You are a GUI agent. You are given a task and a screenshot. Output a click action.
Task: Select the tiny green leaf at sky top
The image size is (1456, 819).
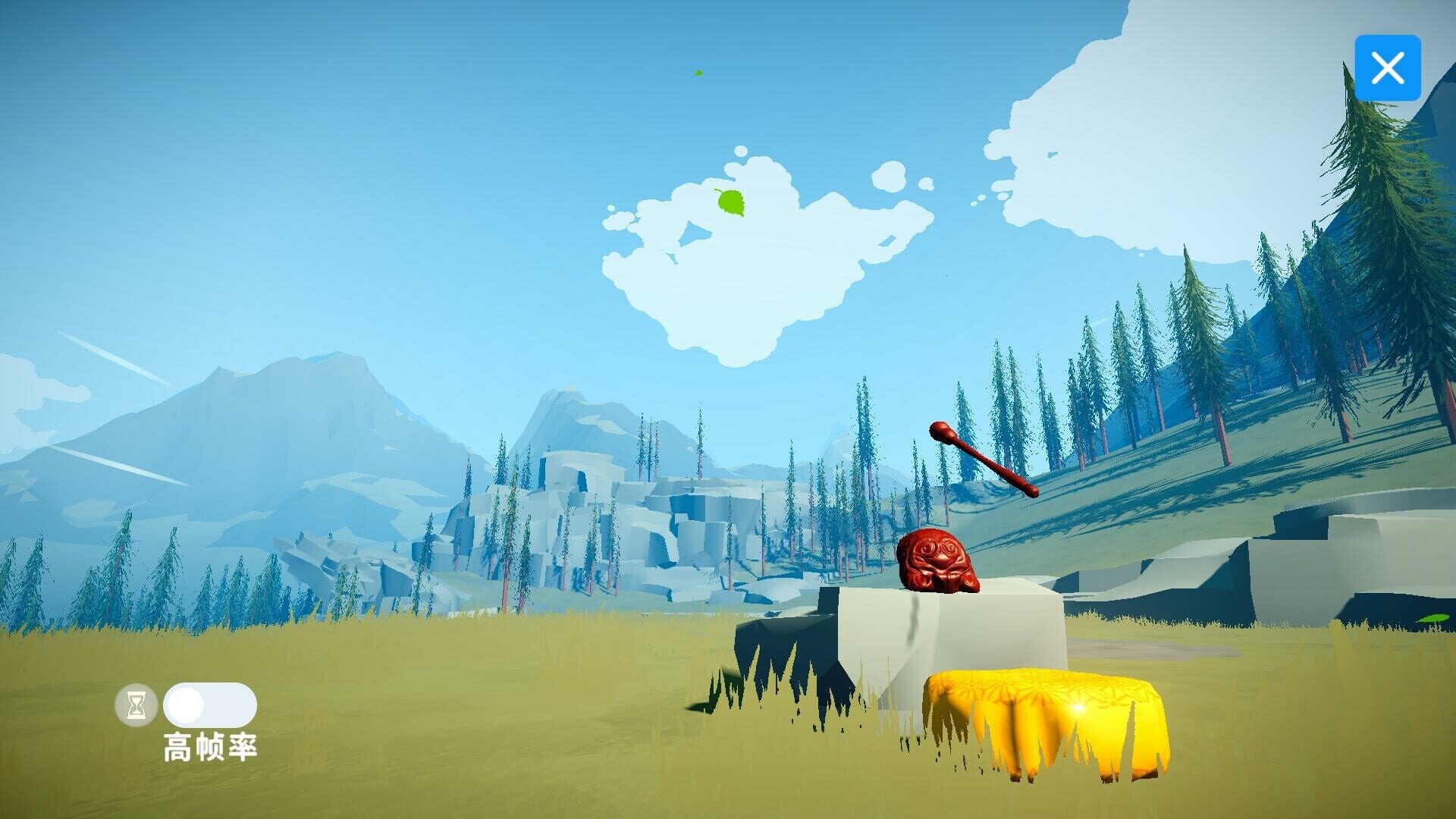point(698,73)
